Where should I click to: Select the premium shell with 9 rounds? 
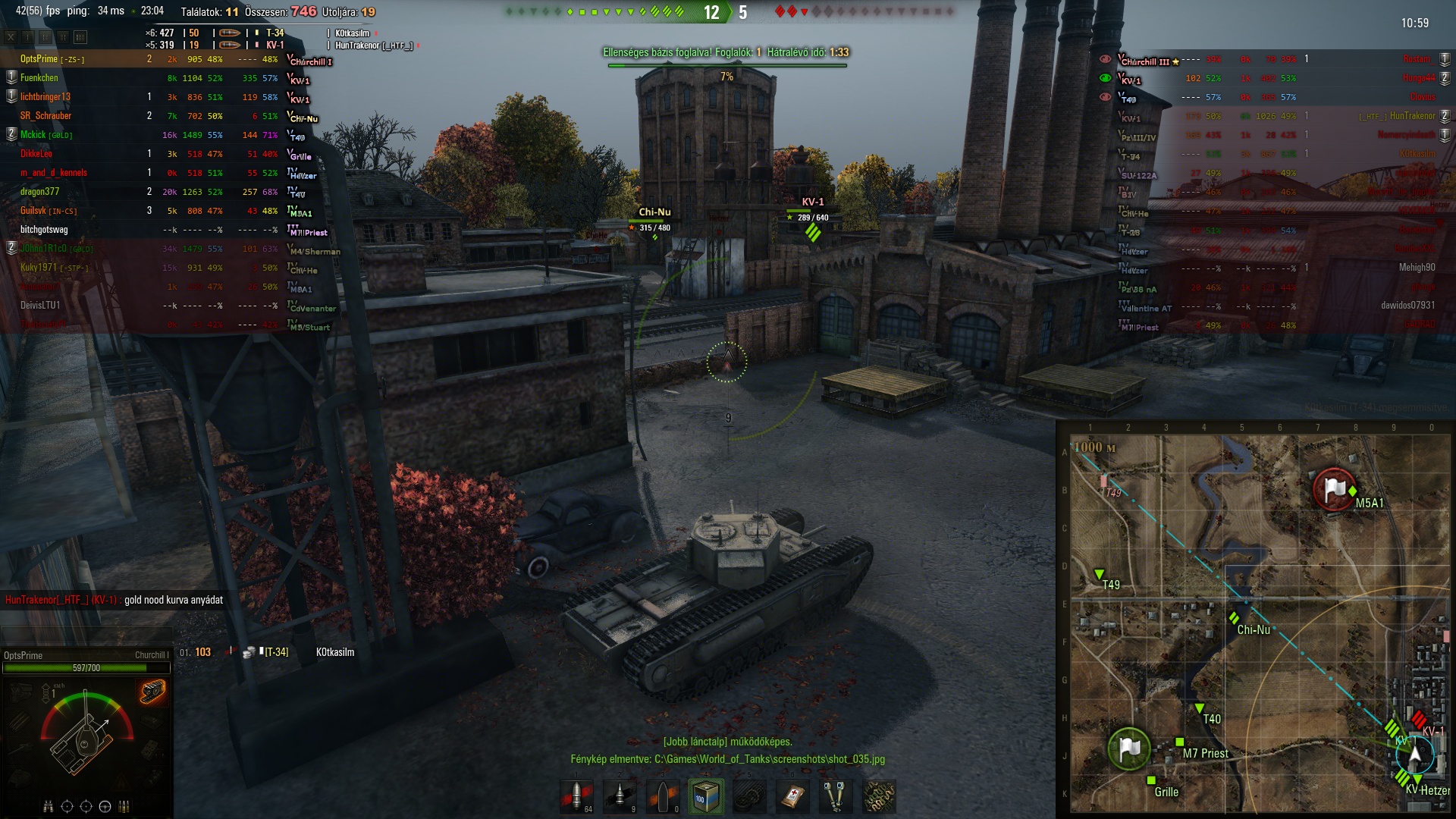620,797
